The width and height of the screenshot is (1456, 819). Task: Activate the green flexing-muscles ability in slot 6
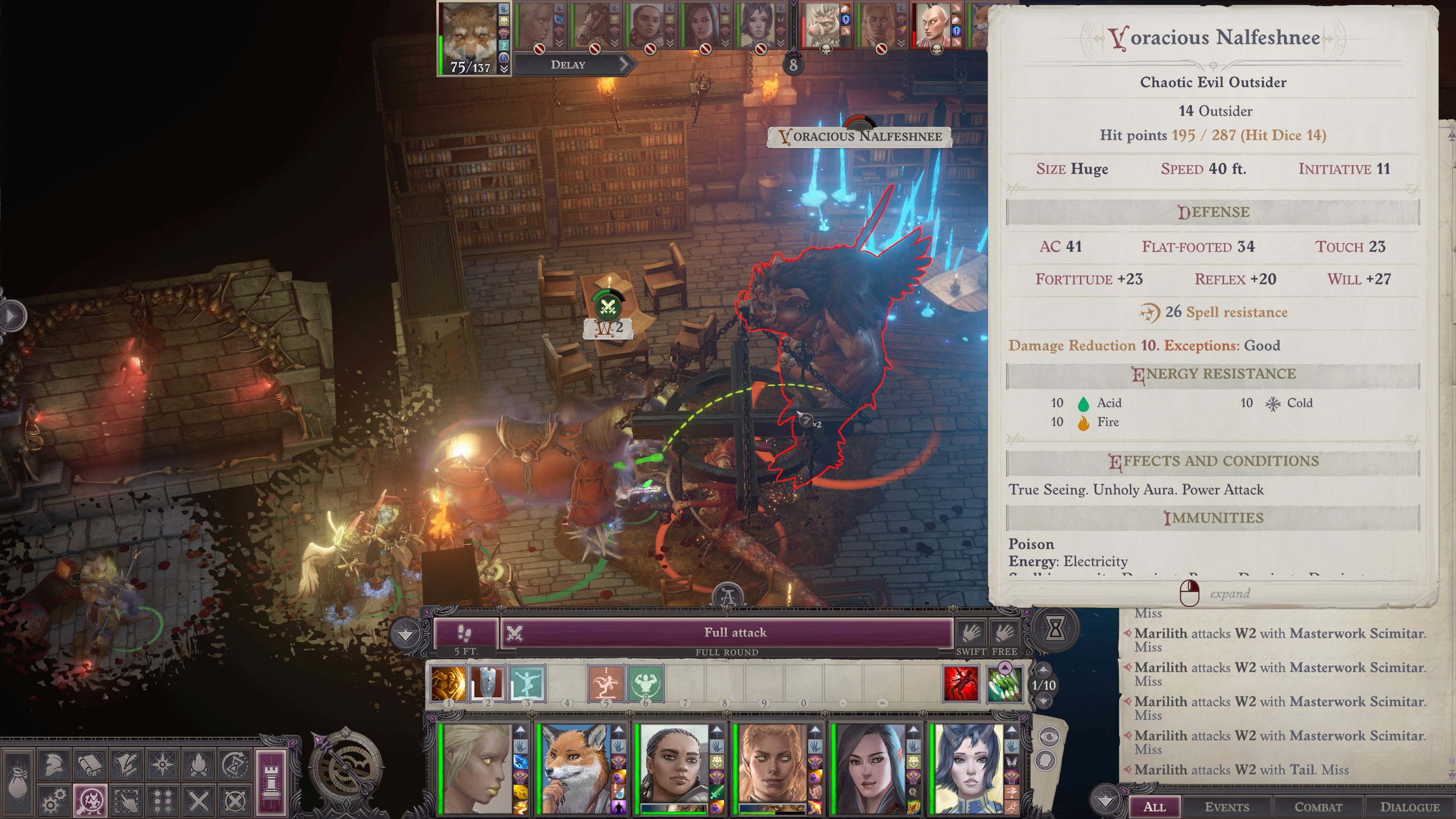(646, 682)
